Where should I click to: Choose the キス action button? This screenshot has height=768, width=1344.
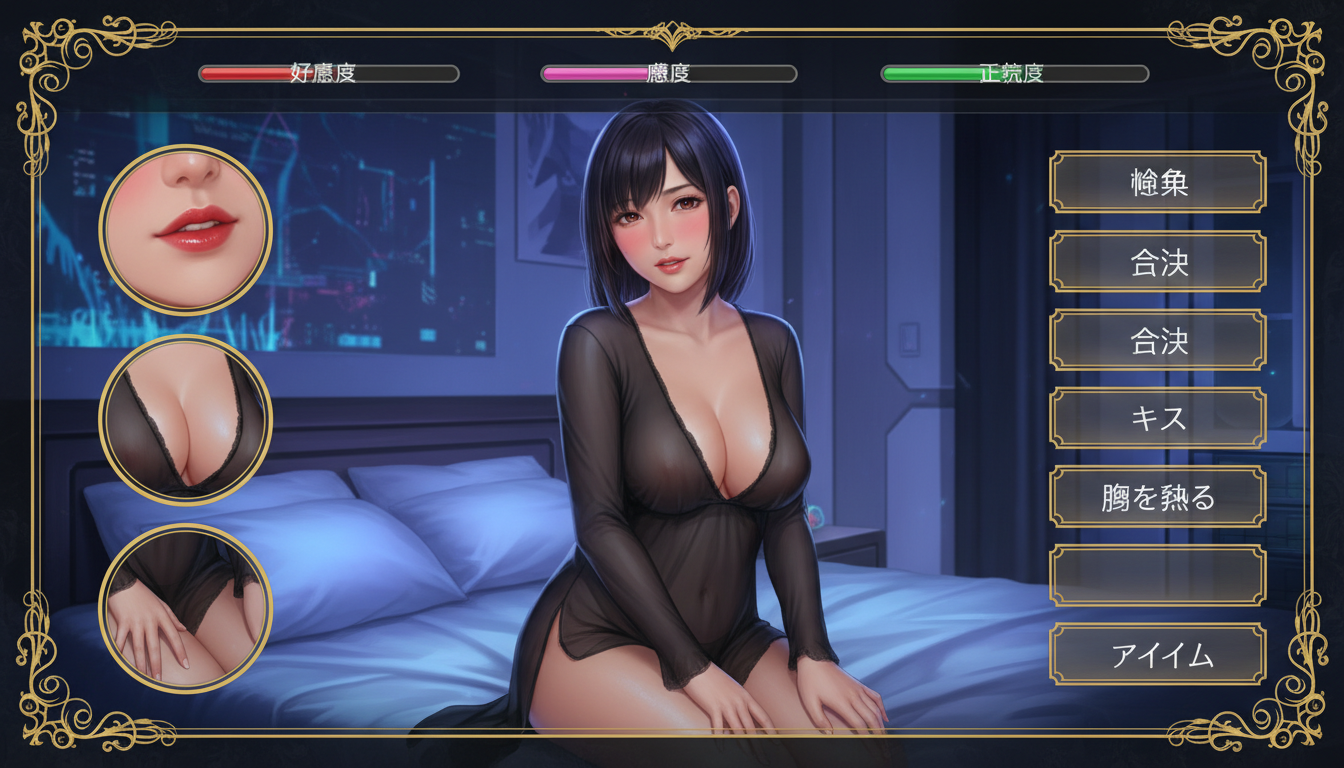click(x=1158, y=418)
